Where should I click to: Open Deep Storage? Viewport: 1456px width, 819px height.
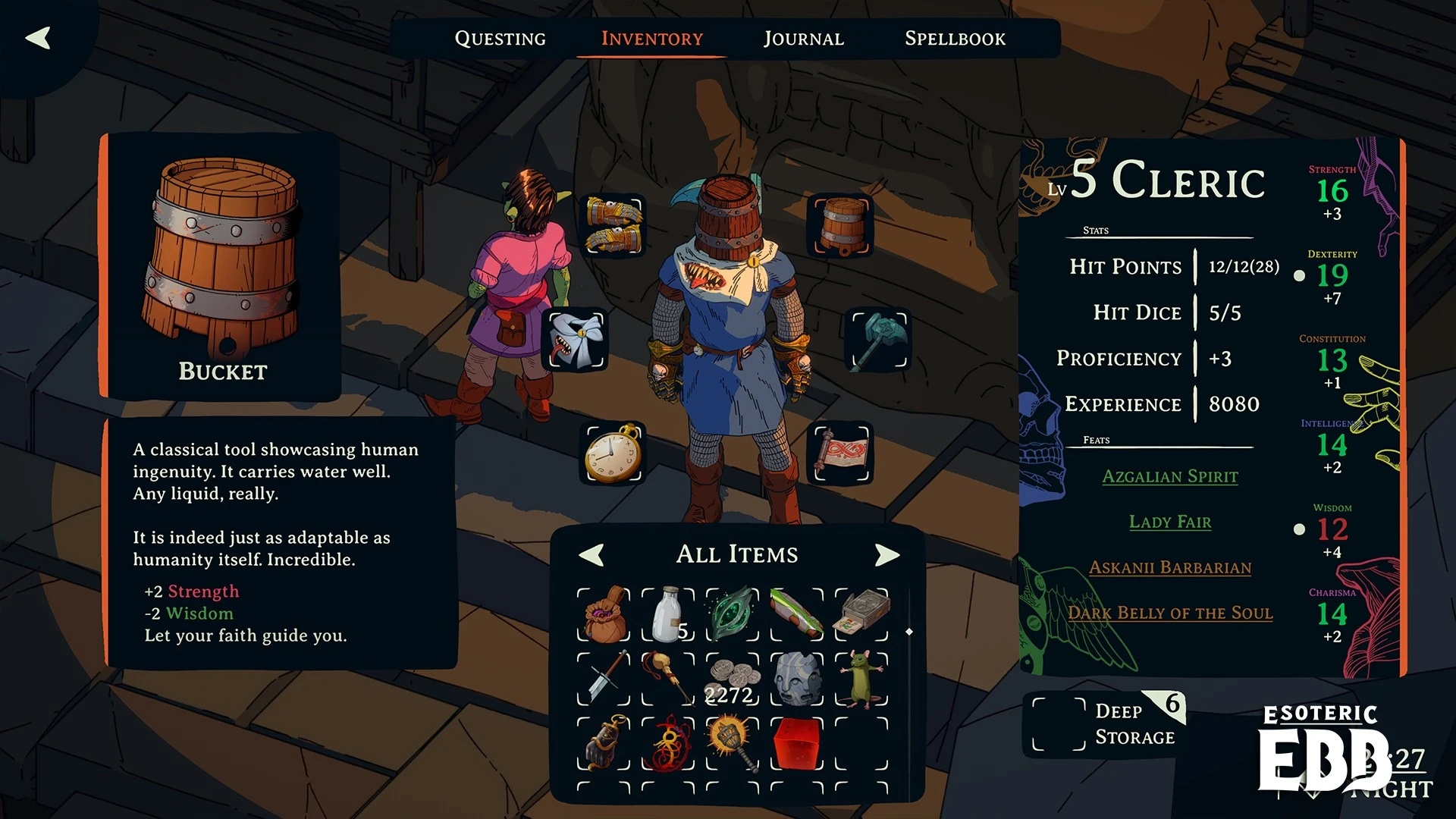click(x=1106, y=724)
